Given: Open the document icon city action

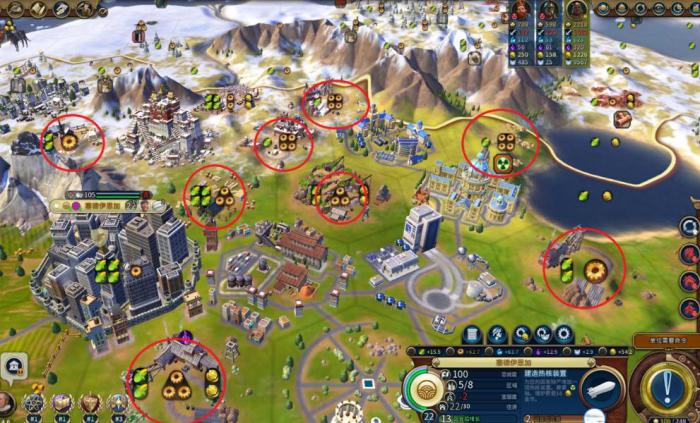Looking at the screenshot, I should 472,334.
